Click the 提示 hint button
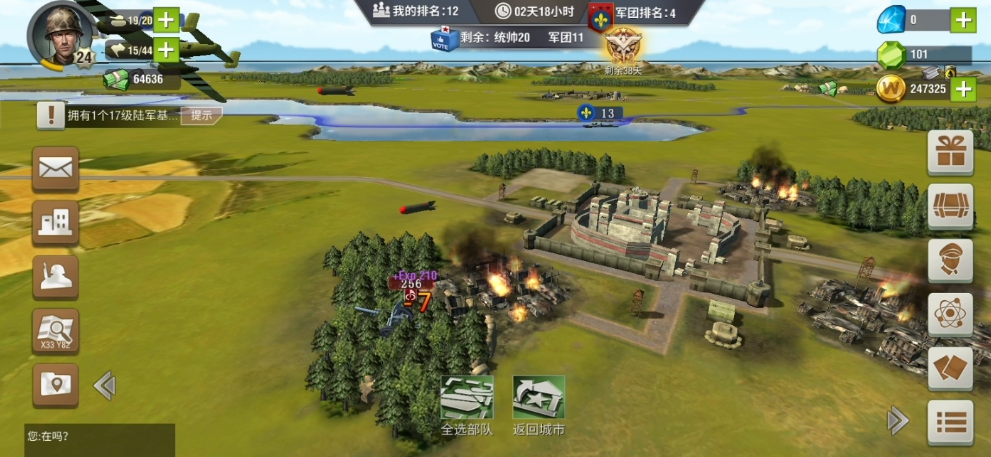Screen dimensions: 991x457 (x=201, y=115)
